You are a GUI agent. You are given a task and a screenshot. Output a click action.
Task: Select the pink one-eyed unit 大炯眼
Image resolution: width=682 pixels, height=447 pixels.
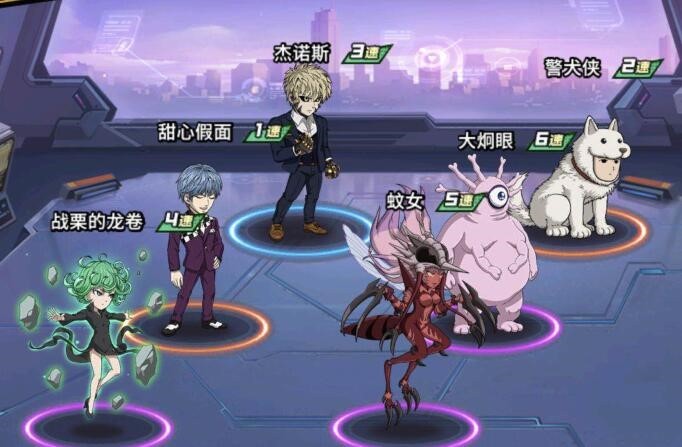[x=486, y=248]
